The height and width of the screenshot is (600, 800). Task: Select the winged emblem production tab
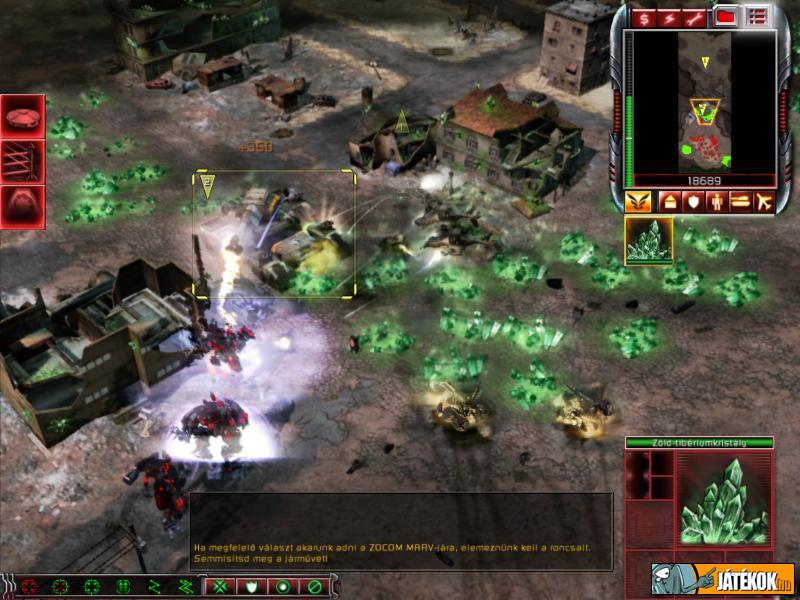pos(638,202)
